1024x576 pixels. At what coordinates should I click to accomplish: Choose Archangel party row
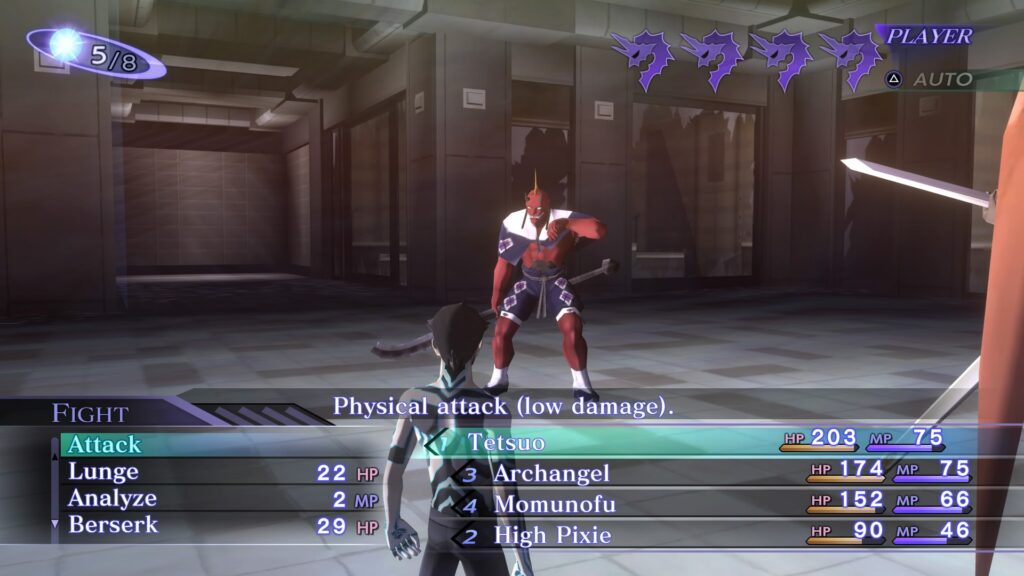tap(551, 473)
